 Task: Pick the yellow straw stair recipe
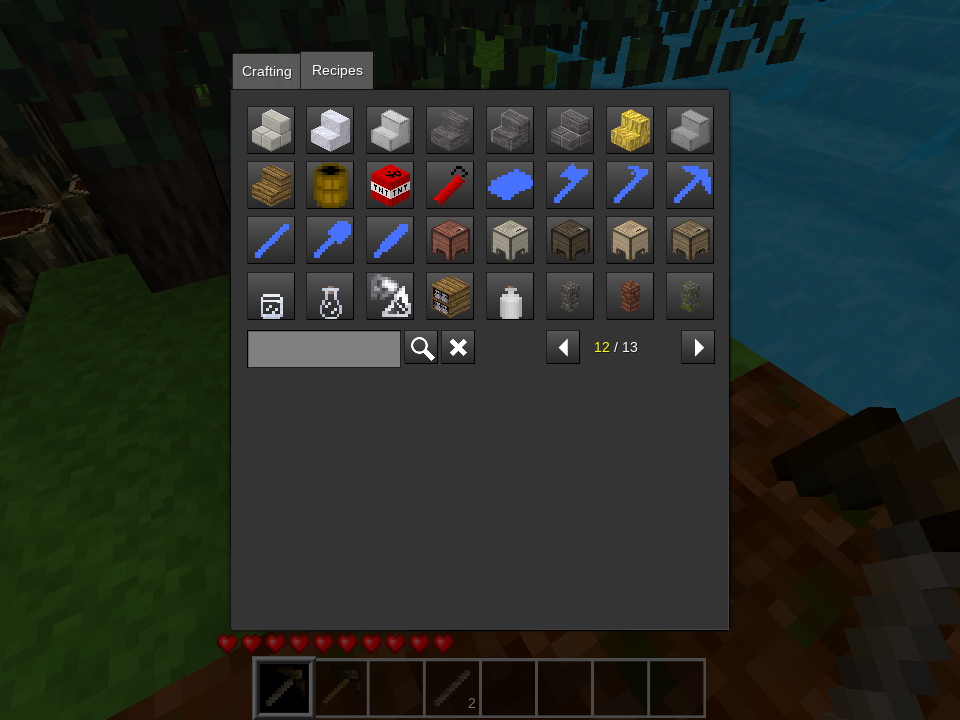pos(630,130)
